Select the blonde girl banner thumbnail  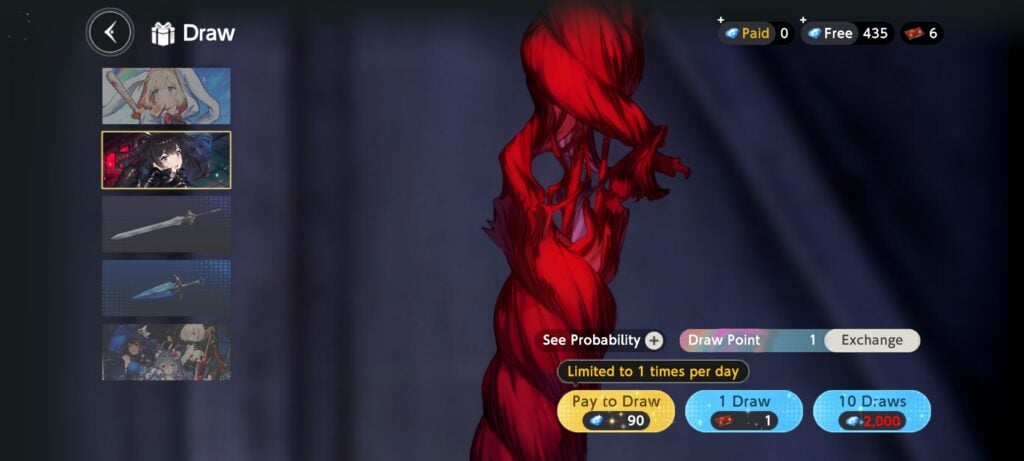point(166,96)
